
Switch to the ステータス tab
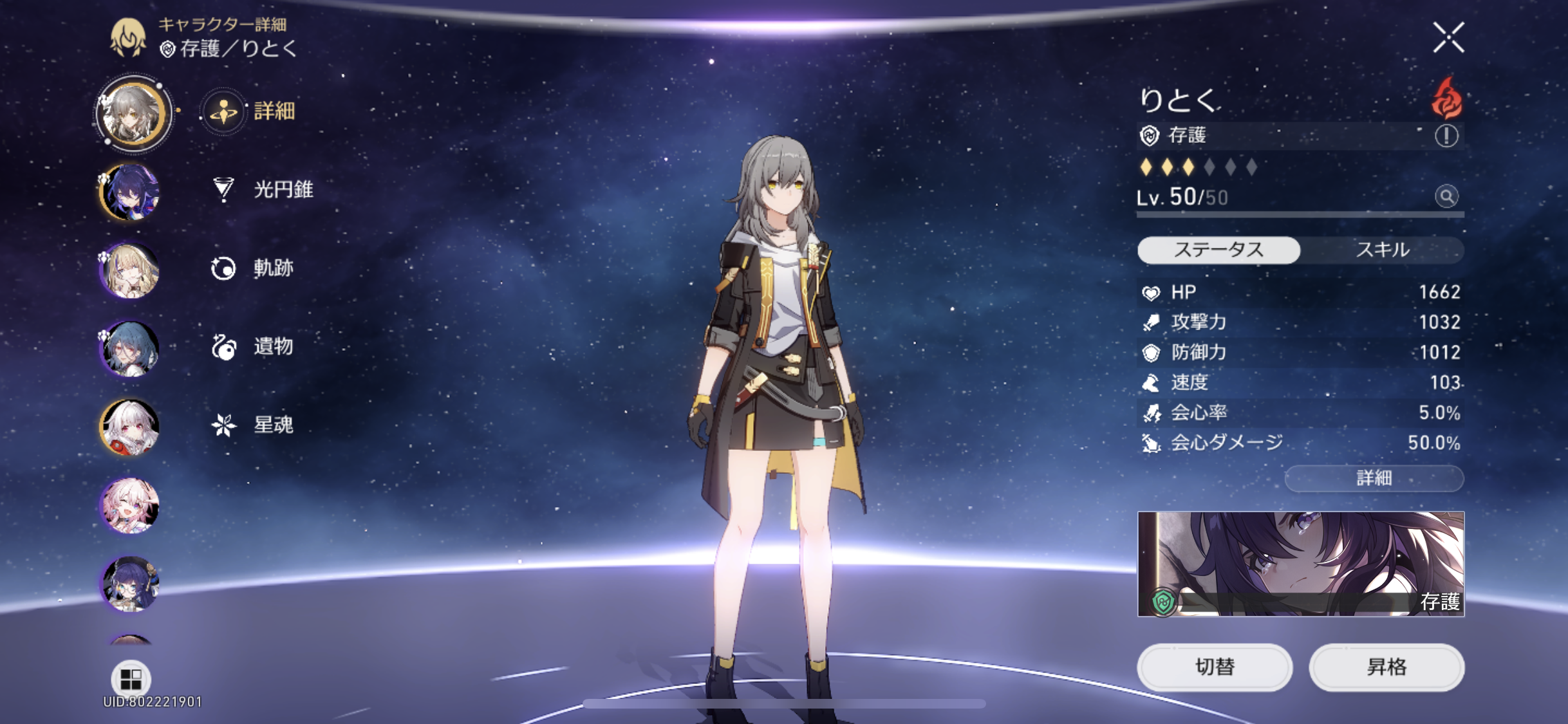coord(1218,250)
